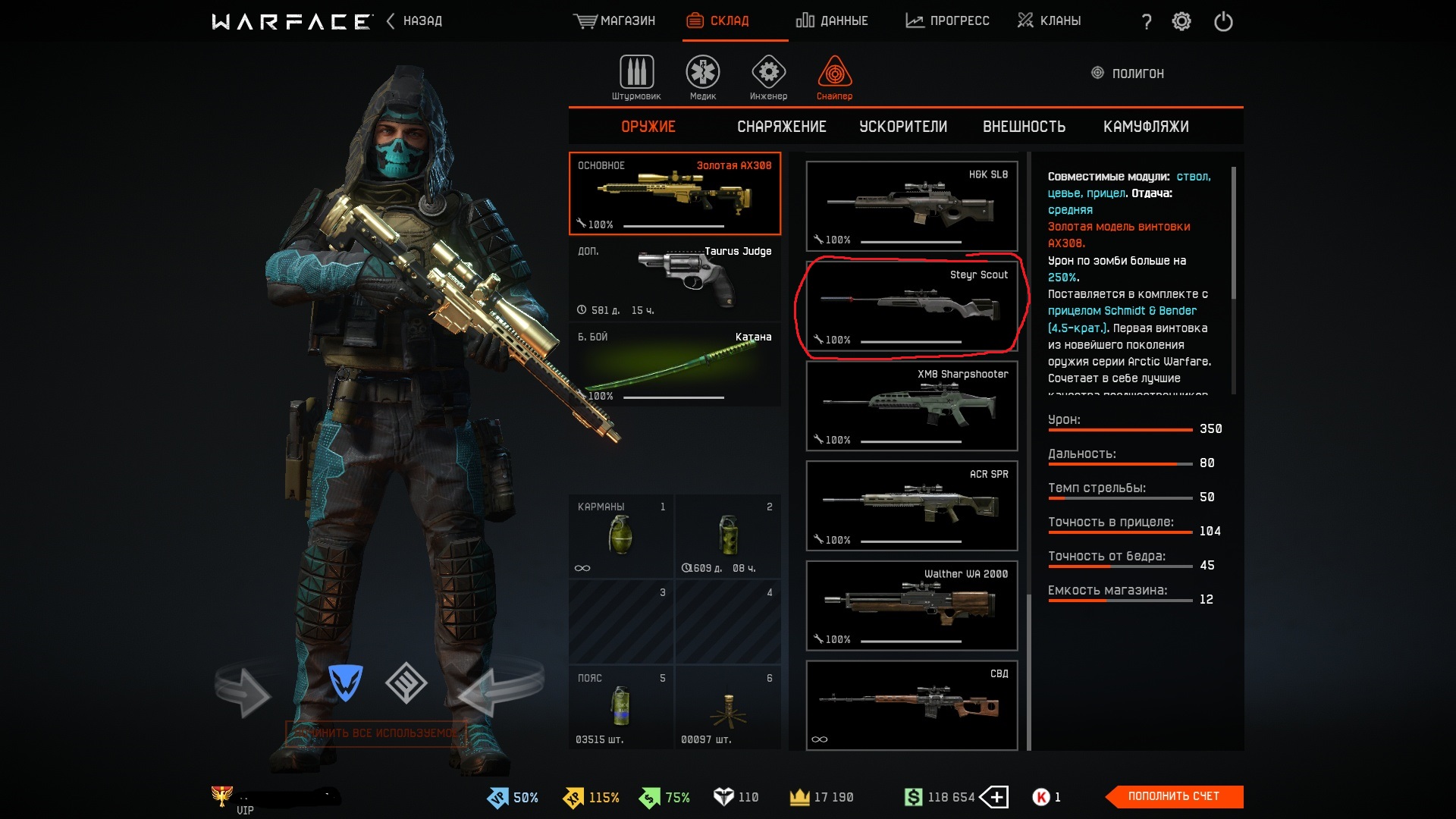Open the ПОЛИГОН shooting range
The width and height of the screenshot is (1456, 819).
(x=1128, y=74)
